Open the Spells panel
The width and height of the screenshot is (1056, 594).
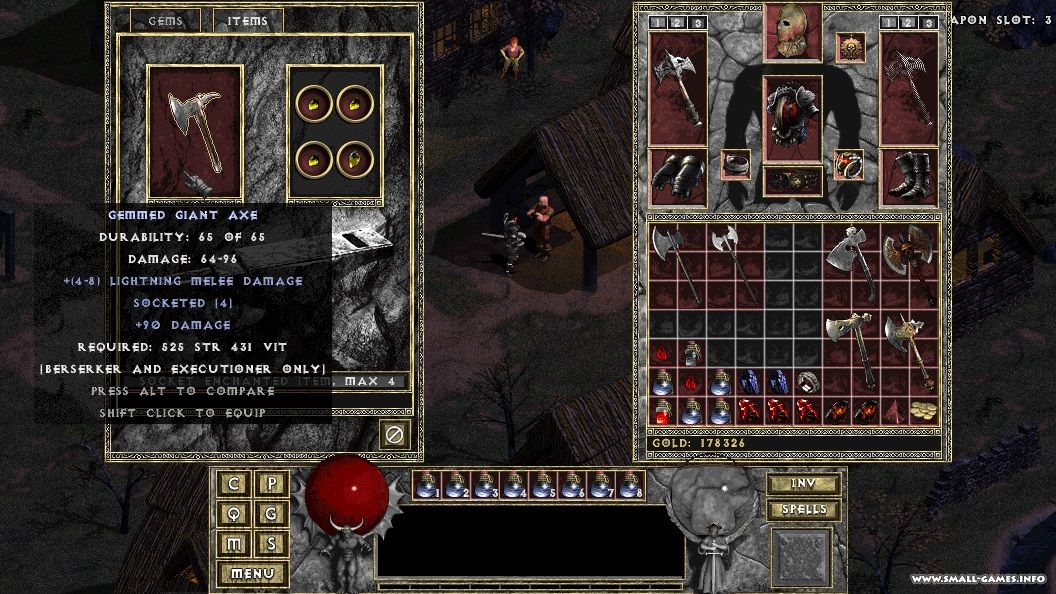click(x=803, y=510)
